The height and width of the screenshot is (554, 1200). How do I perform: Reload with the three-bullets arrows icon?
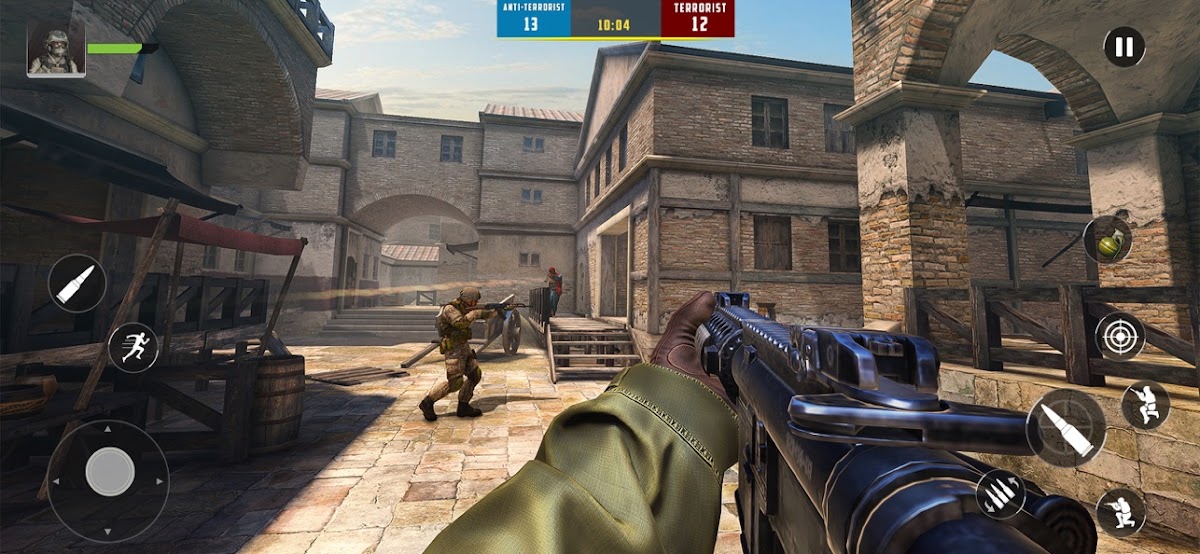pos(1001,495)
